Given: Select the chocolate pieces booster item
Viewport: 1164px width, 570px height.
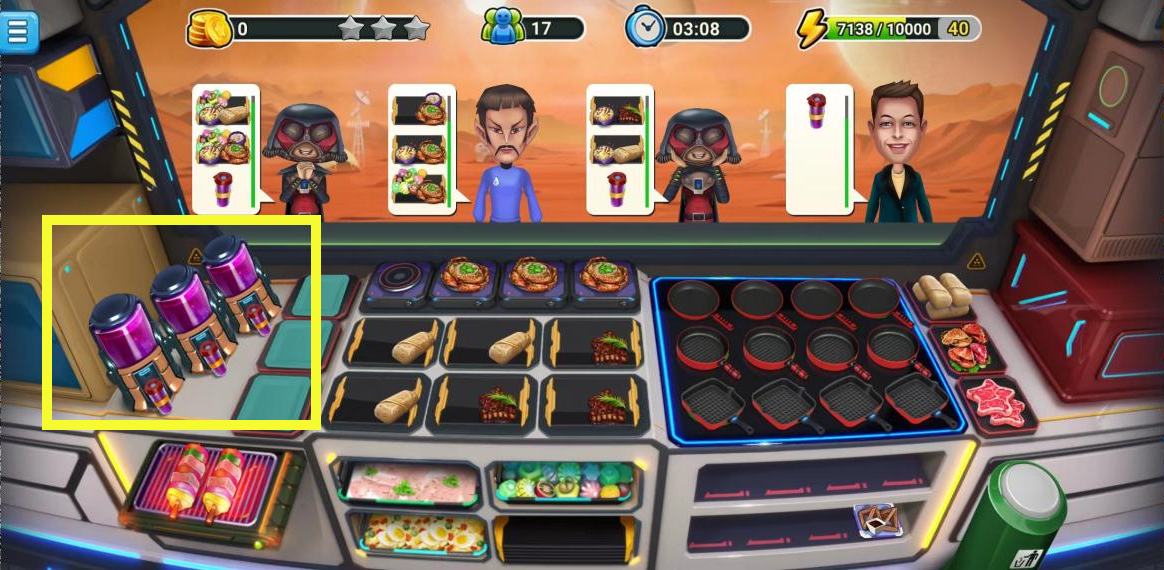Looking at the screenshot, I should click(876, 519).
